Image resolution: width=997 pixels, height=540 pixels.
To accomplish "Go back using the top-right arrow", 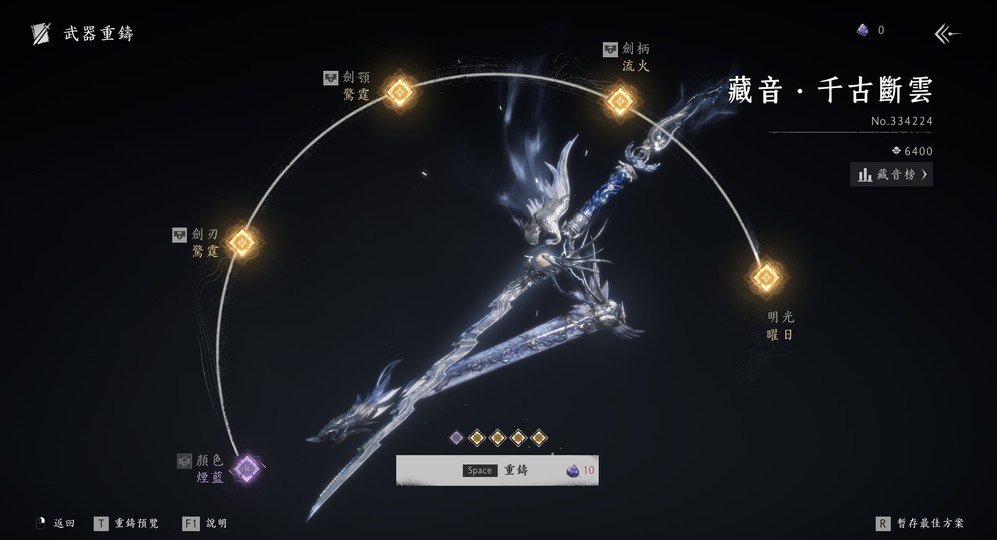I will (x=946, y=34).
